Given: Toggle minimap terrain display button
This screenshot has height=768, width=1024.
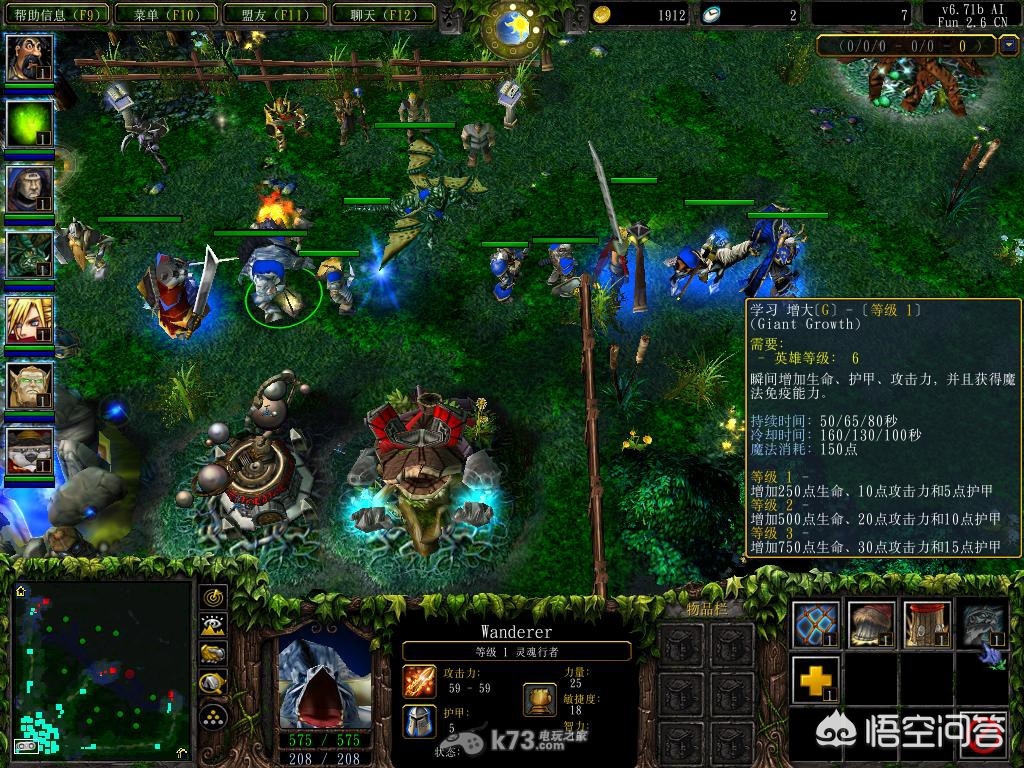Looking at the screenshot, I should pyautogui.click(x=213, y=626).
